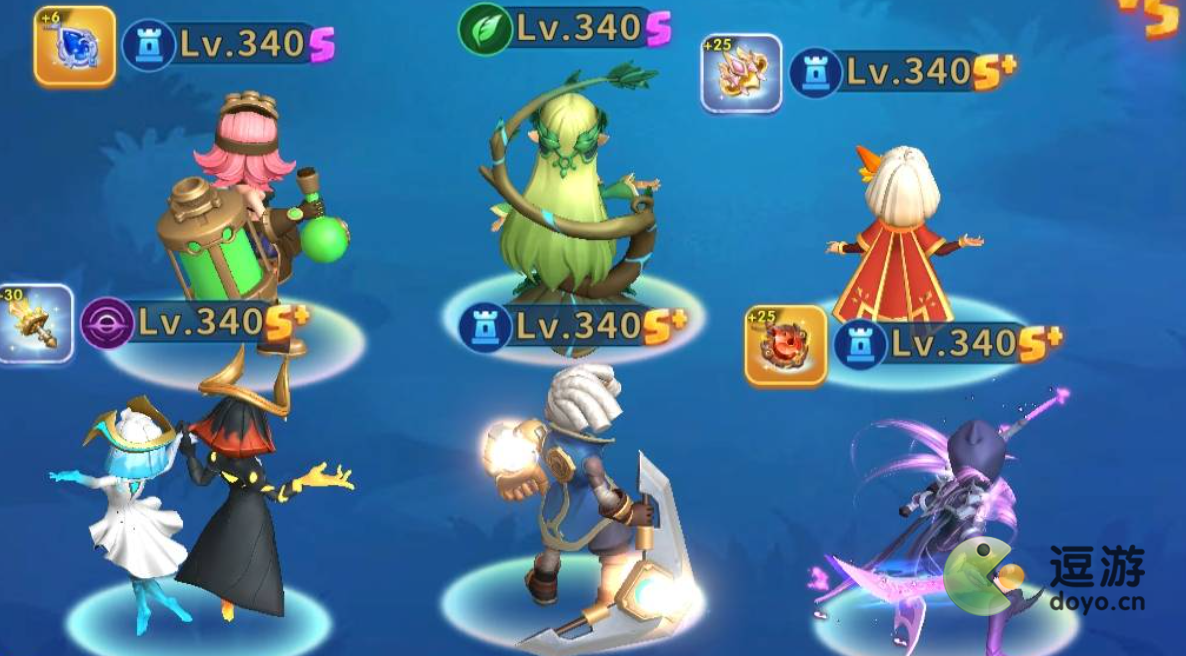The height and width of the screenshot is (656, 1186).
Task: Tap the golden scepter artifact icon
Action: click(x=35, y=324)
